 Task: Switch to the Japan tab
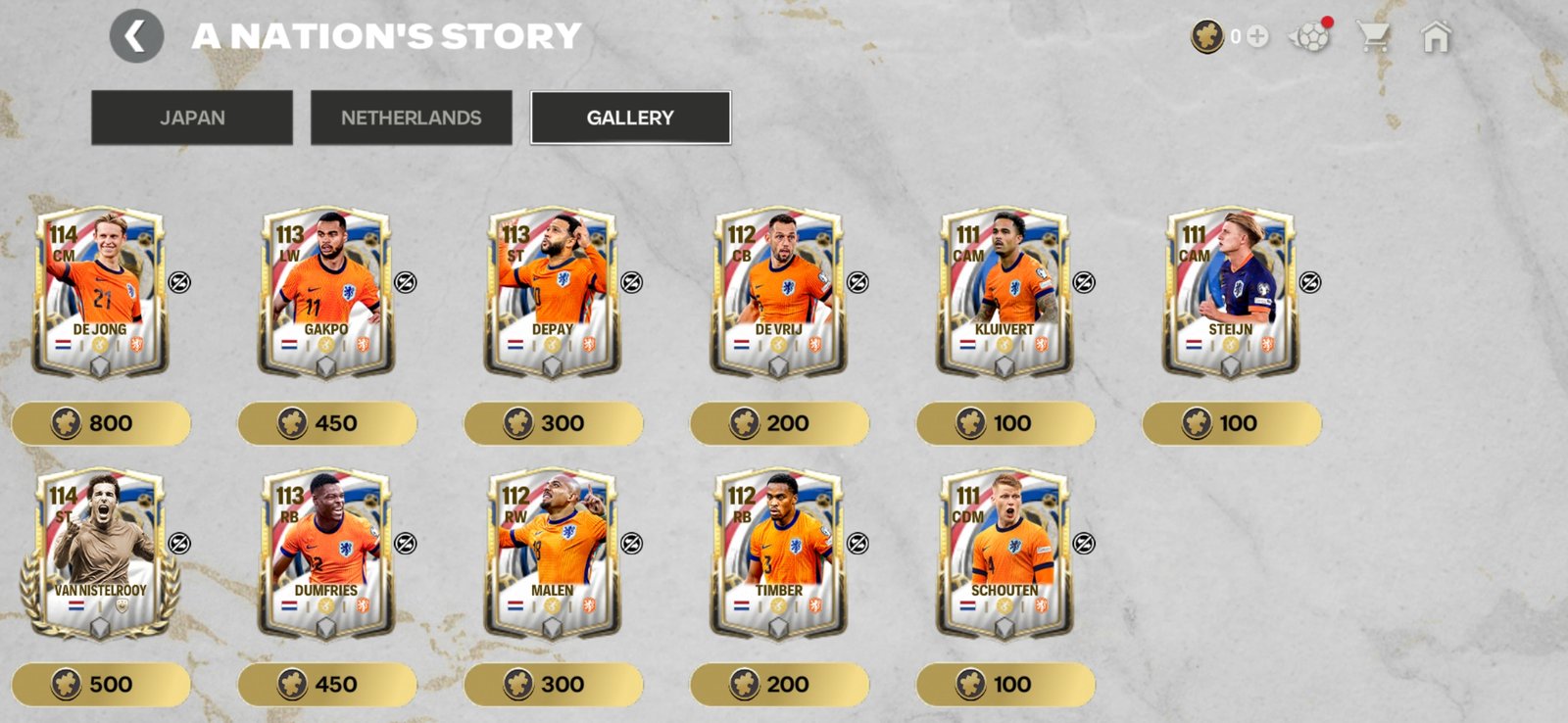click(192, 117)
